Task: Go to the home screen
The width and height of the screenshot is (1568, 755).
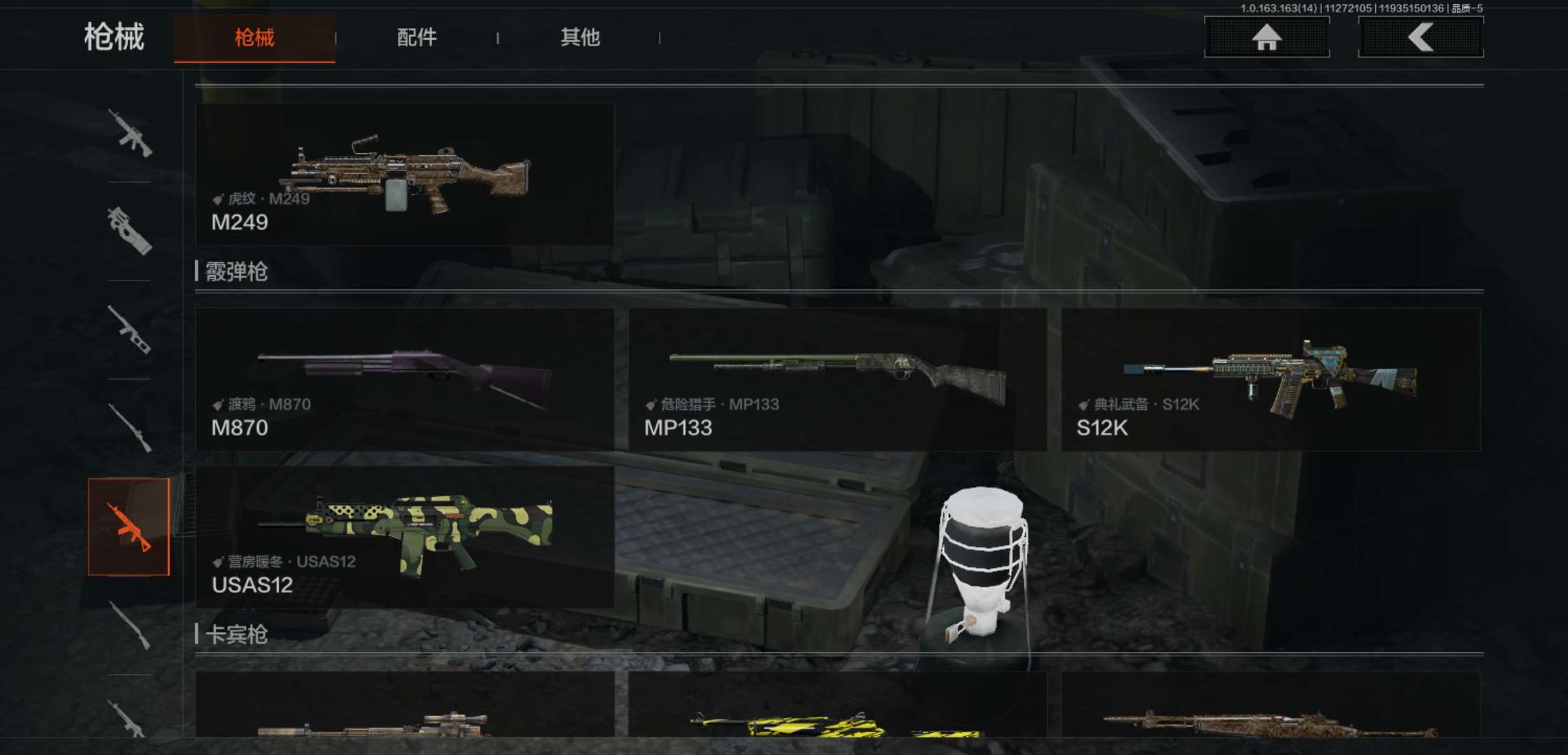Action: coord(1266,37)
